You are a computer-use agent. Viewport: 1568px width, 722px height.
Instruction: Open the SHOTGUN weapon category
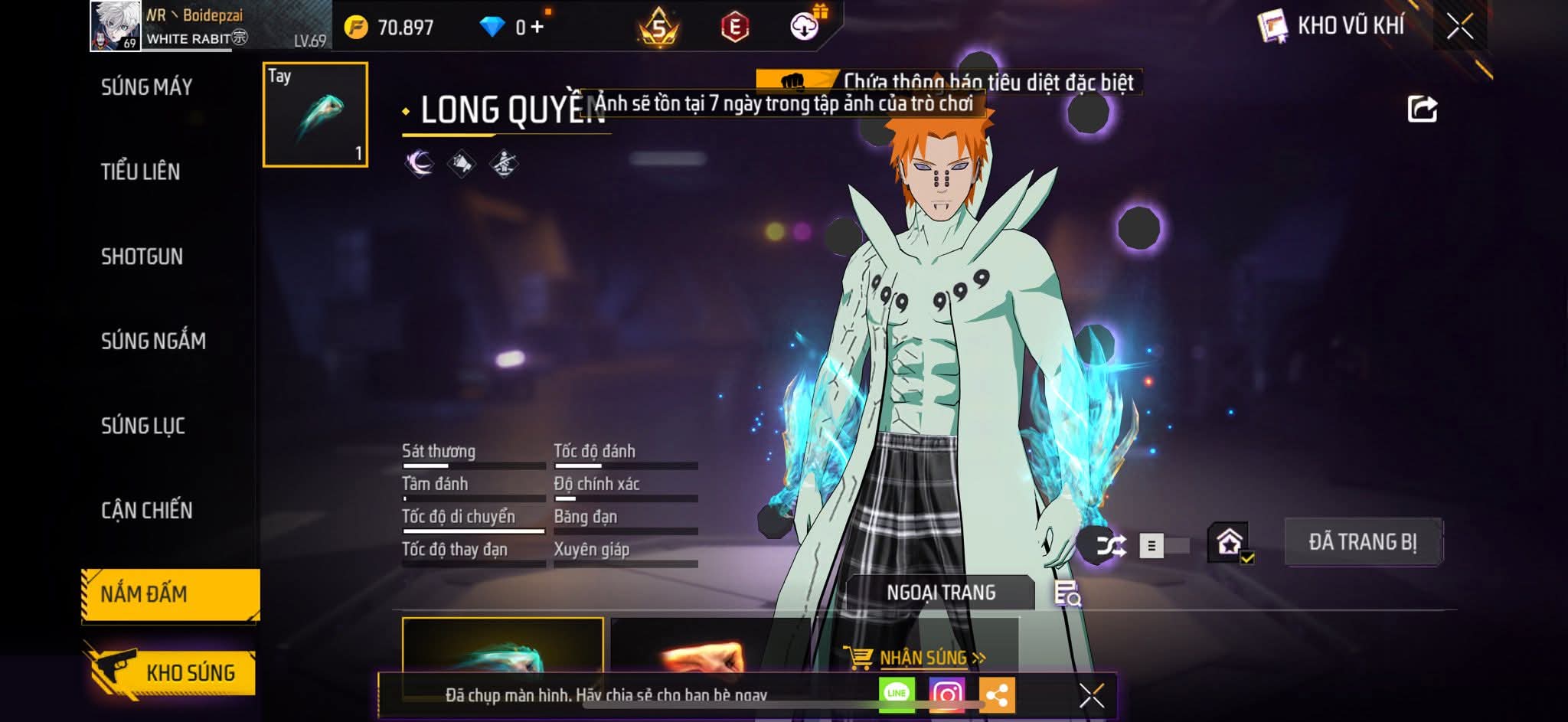142,256
